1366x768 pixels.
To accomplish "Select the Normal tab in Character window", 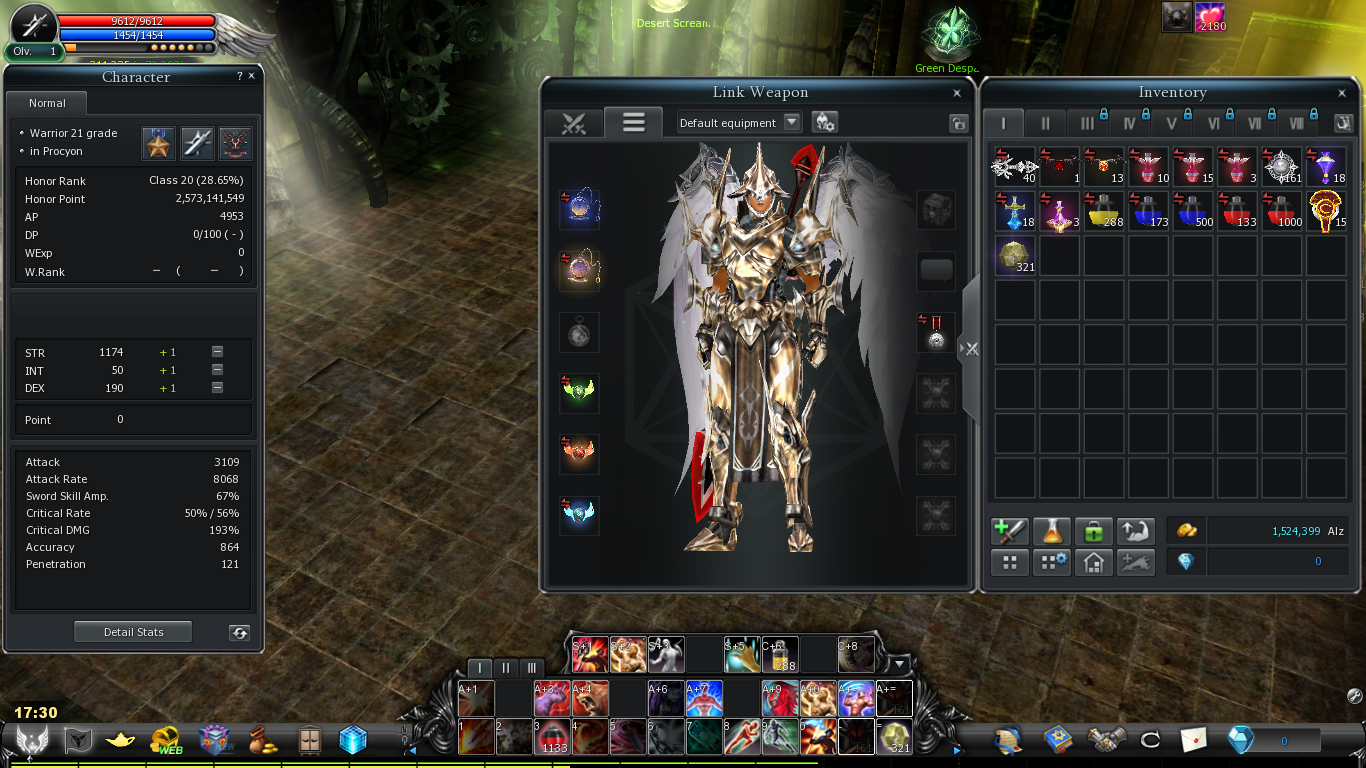I will [47, 103].
